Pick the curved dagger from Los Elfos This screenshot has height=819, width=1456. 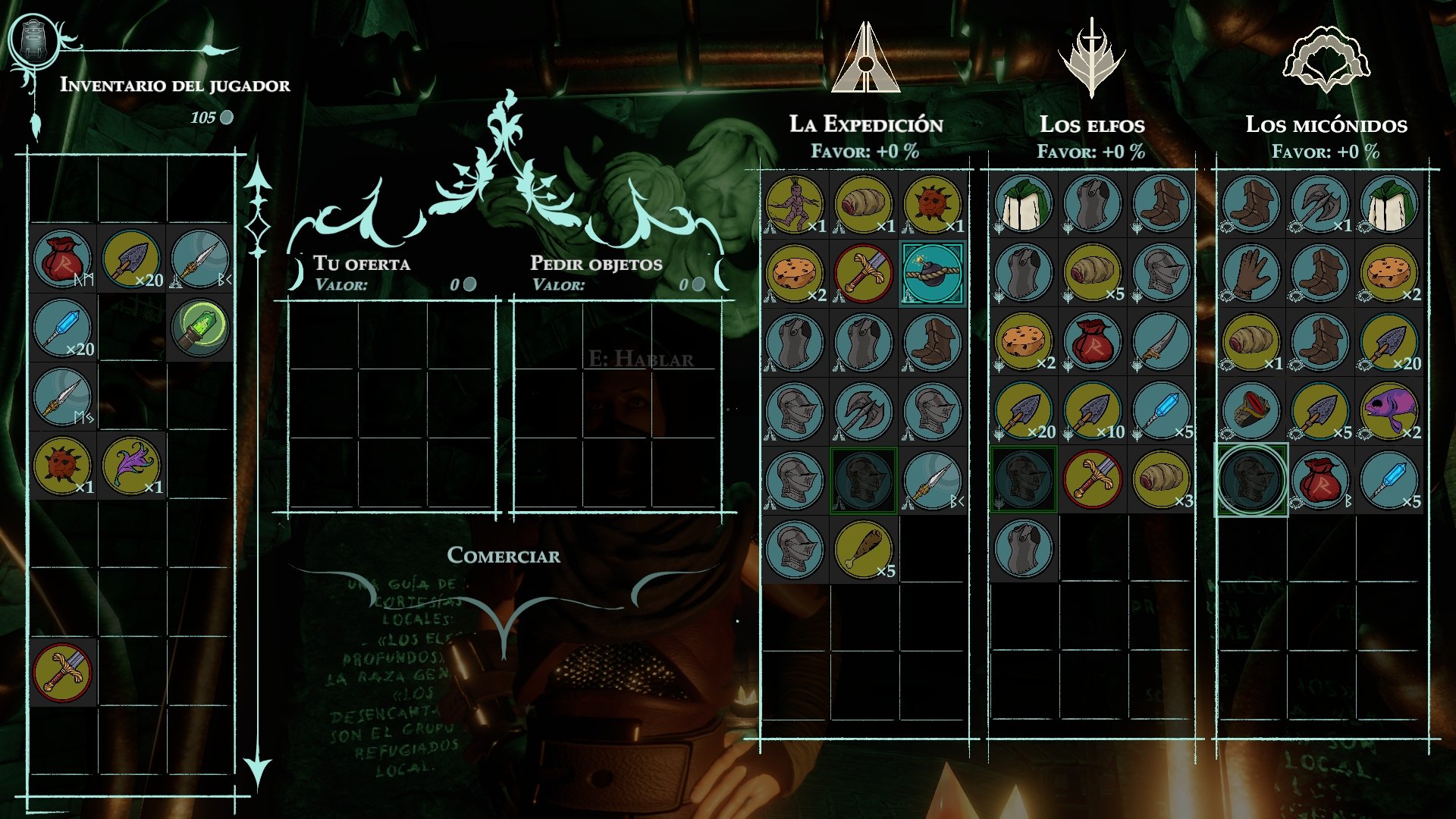coord(1160,342)
